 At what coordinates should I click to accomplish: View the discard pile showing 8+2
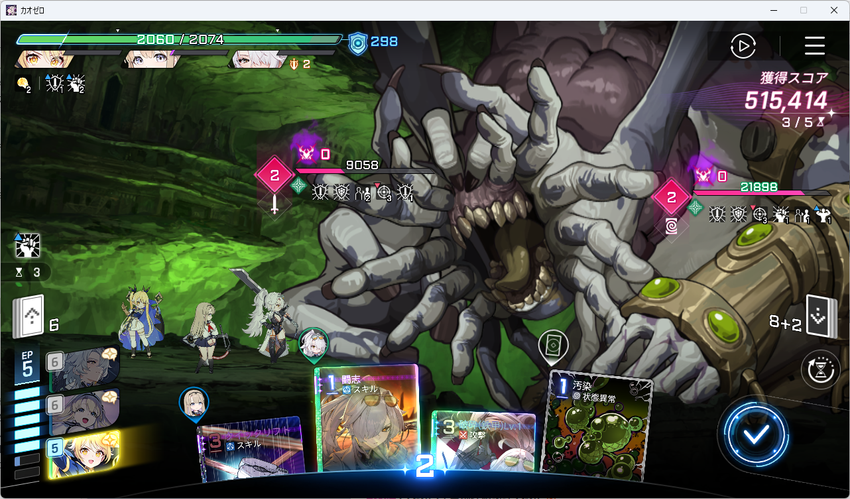tap(820, 319)
